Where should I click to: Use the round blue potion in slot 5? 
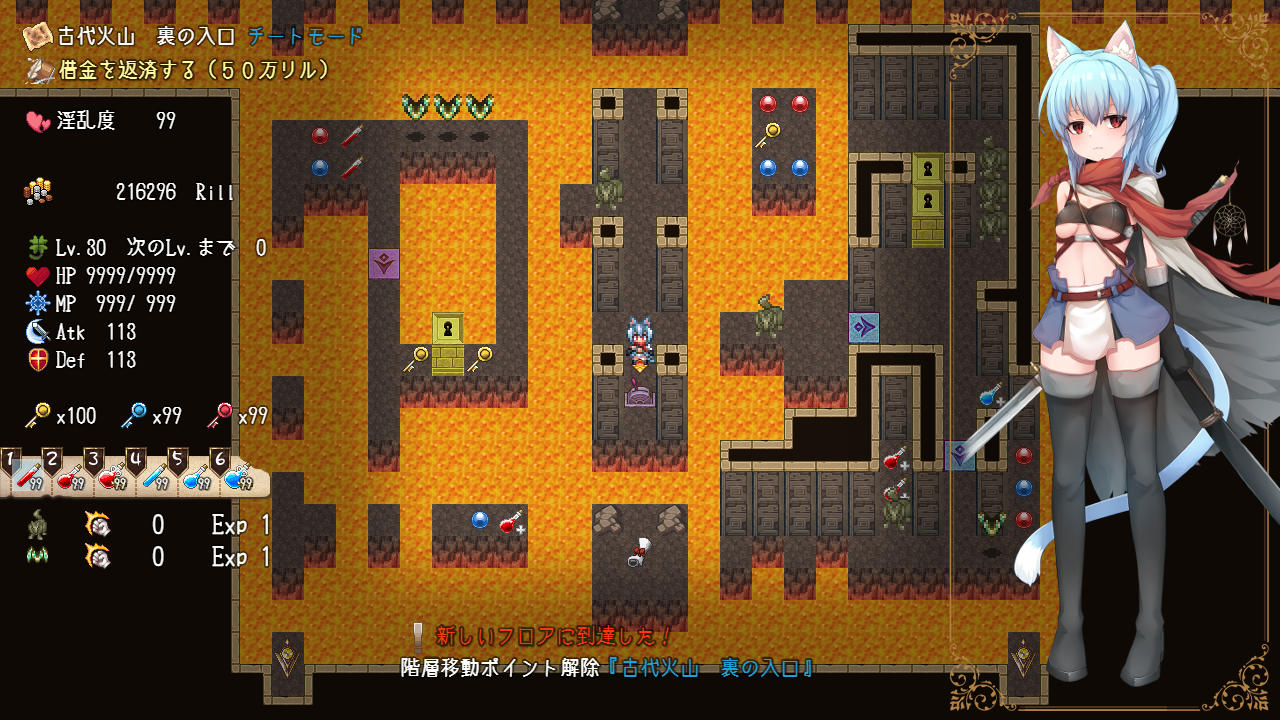point(195,477)
